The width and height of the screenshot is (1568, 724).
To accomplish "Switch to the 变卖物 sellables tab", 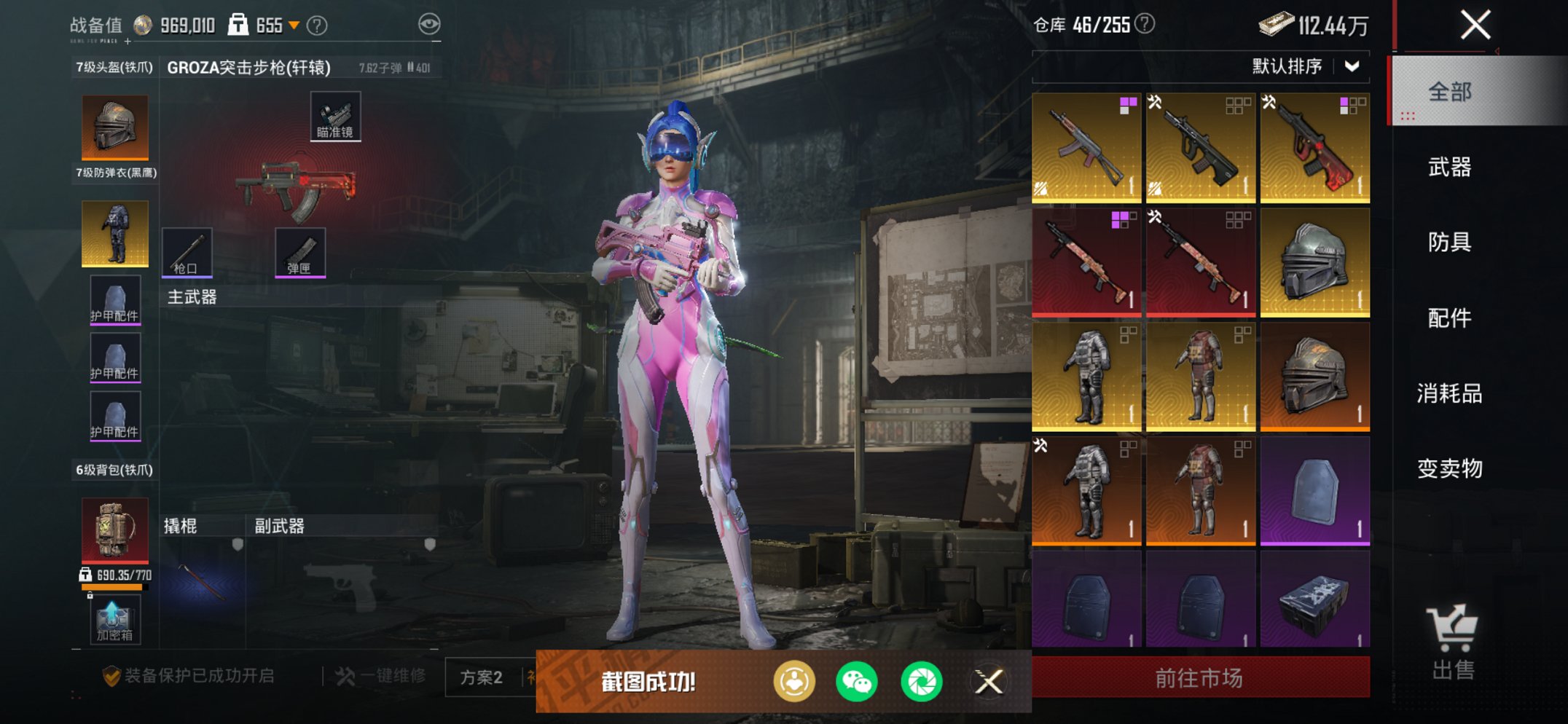I will (1449, 468).
